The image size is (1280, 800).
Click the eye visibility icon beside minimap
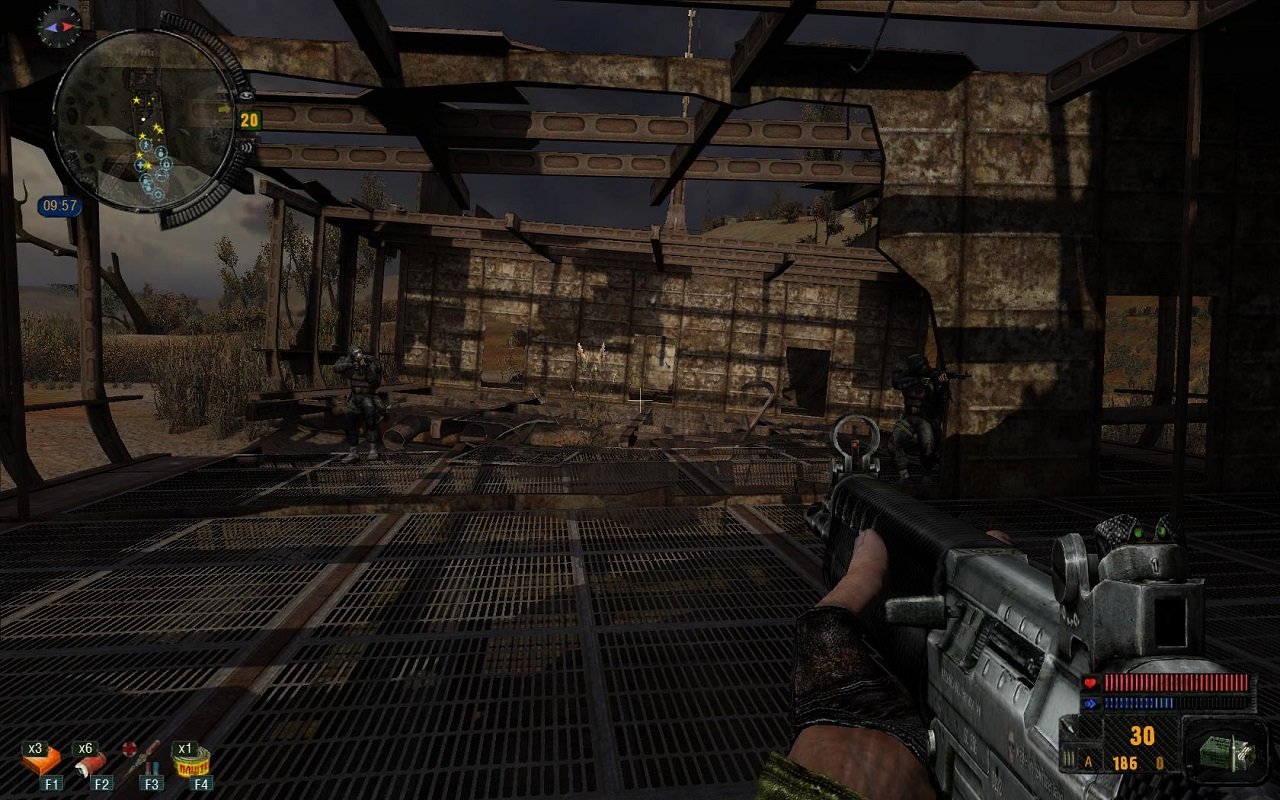pyautogui.click(x=246, y=94)
